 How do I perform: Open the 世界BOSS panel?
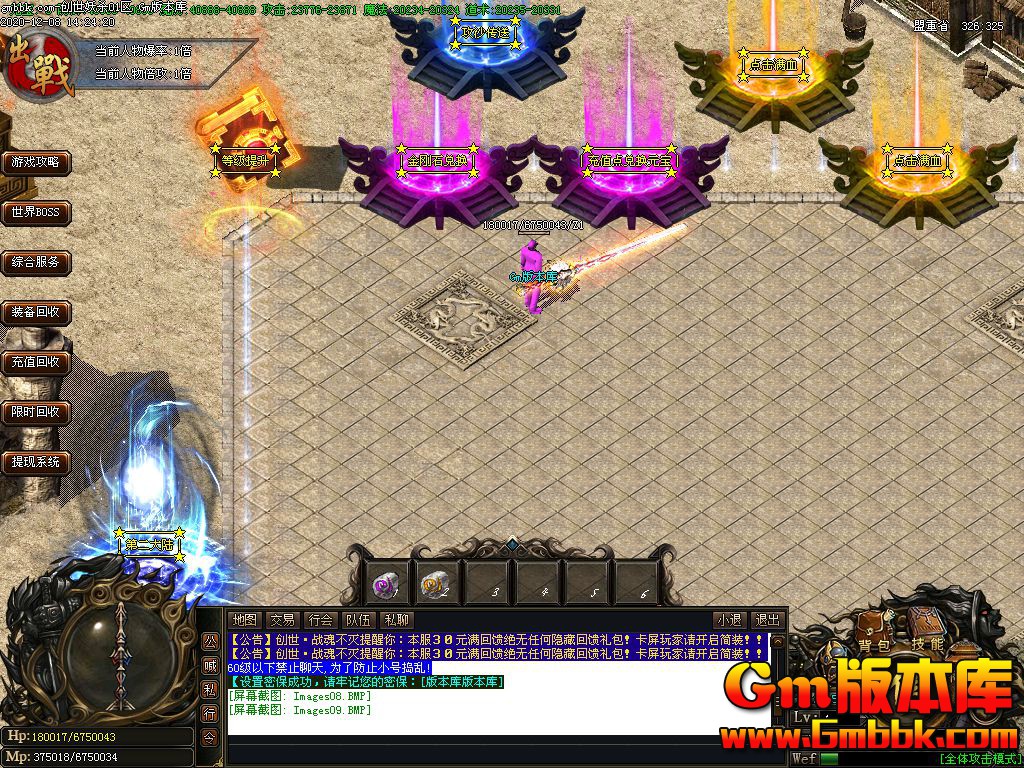[36, 212]
